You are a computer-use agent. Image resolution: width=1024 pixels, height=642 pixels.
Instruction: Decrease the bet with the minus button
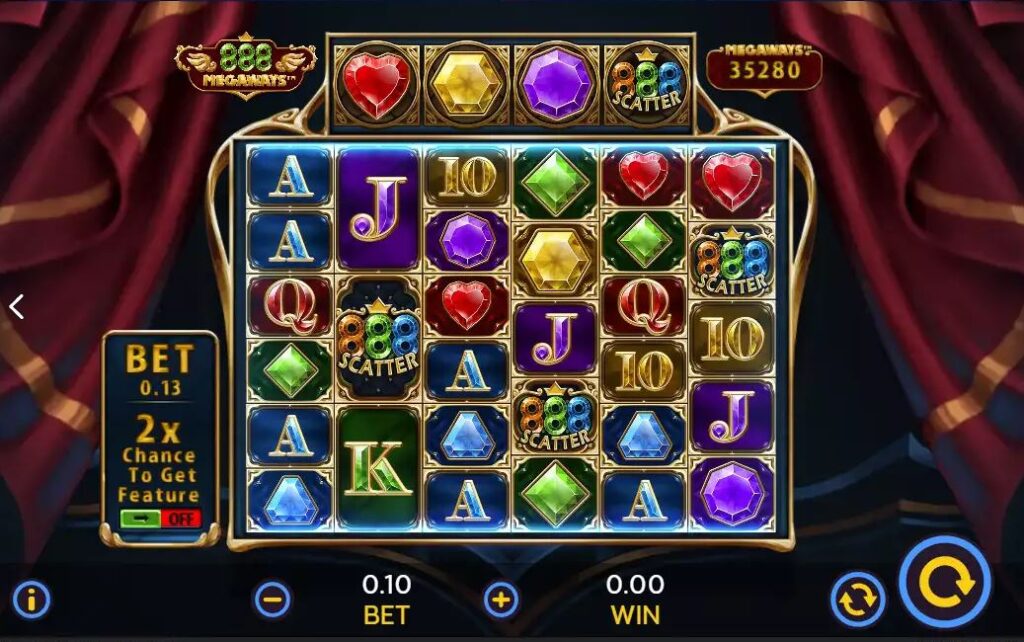pos(273,600)
